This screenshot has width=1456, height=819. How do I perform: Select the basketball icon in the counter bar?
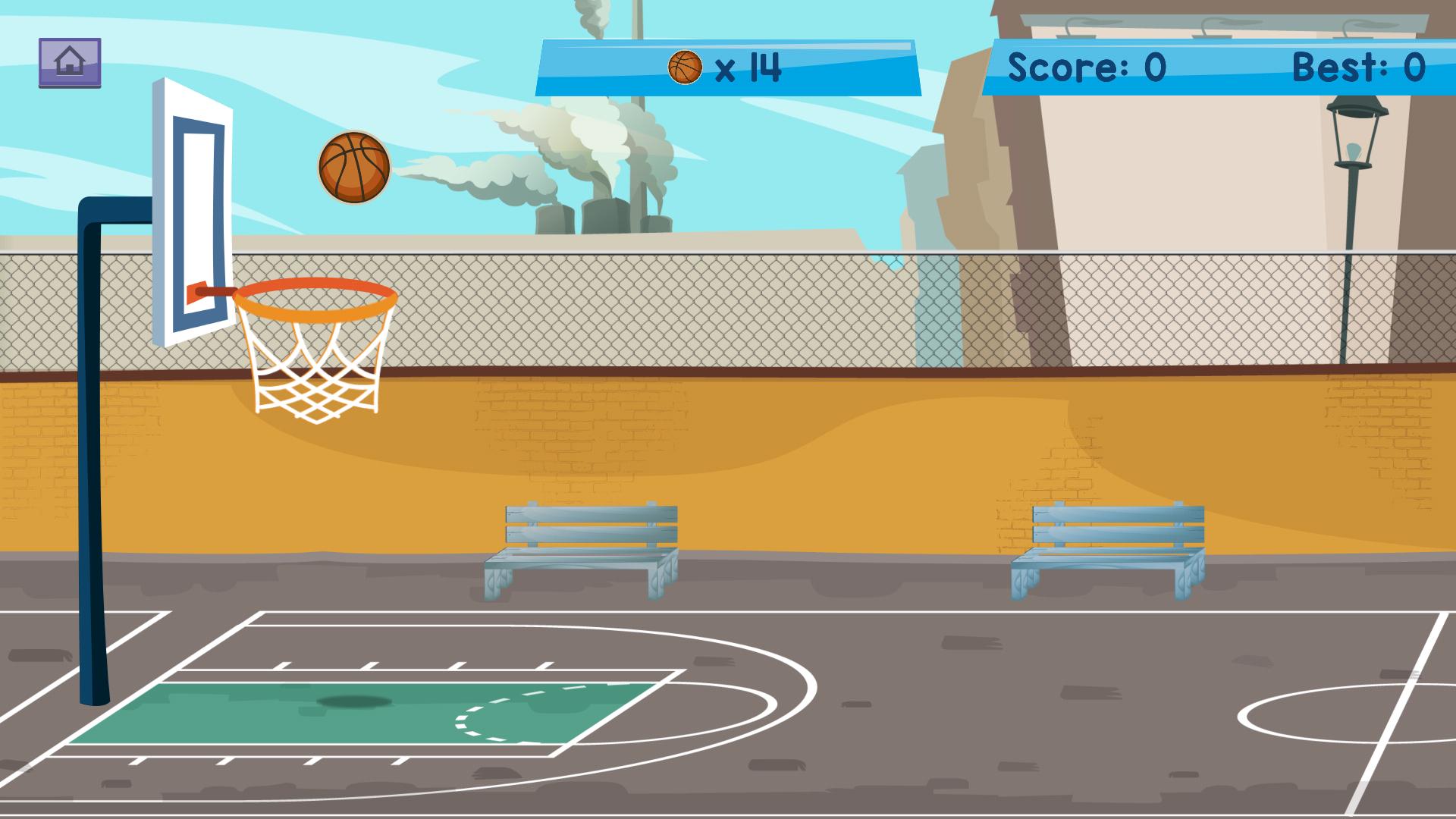[x=686, y=67]
